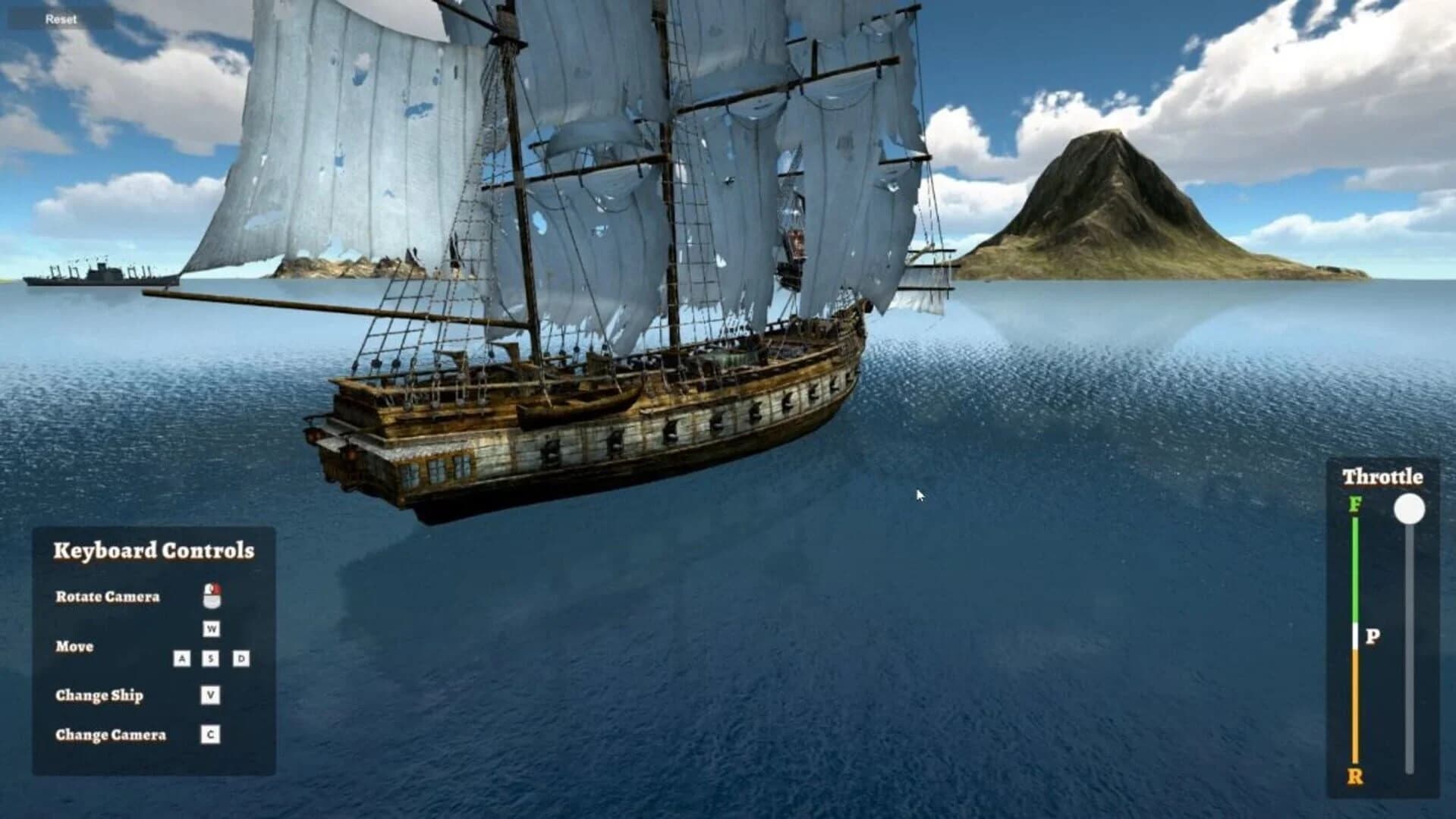Click the Change Ship label text
The image size is (1456, 819).
click(99, 695)
